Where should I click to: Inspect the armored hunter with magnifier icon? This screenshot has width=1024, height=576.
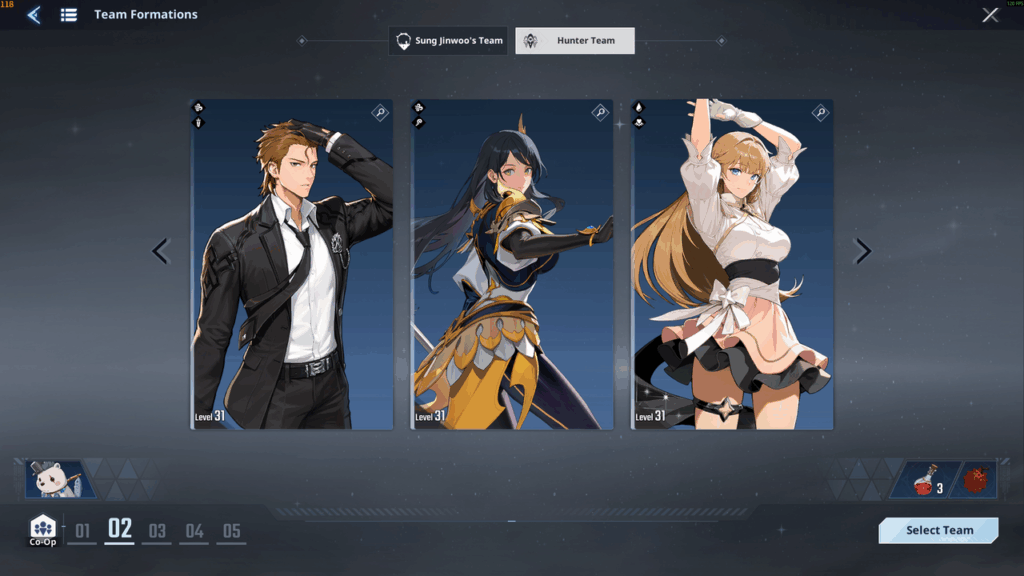(600, 113)
